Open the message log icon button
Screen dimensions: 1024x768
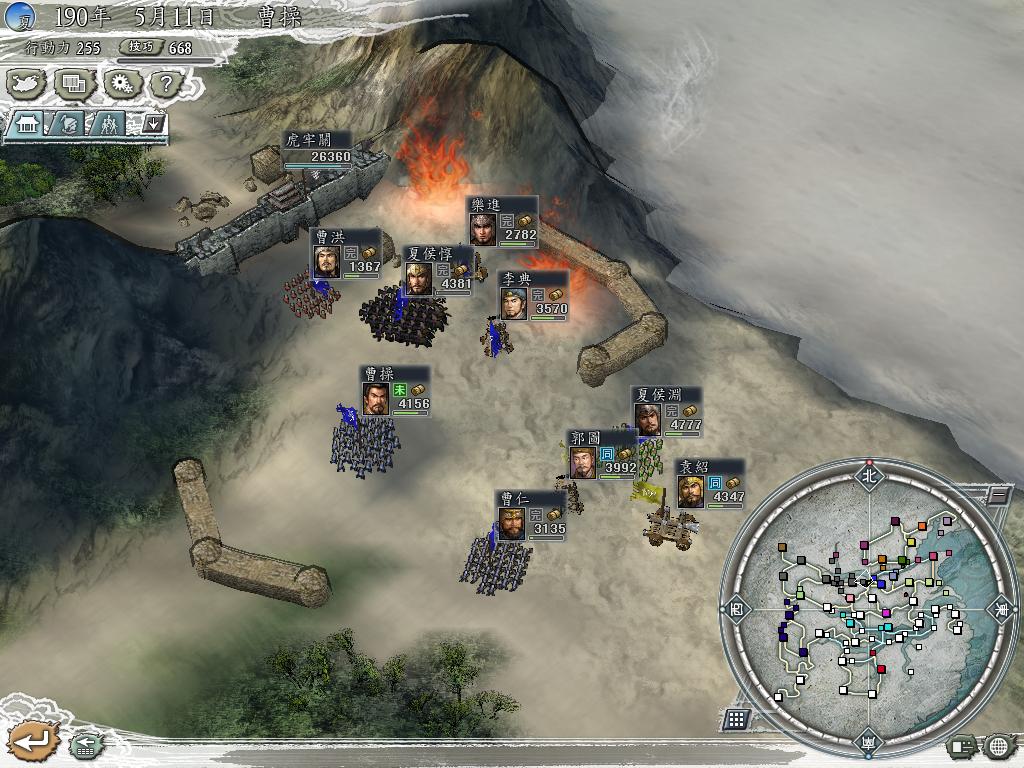click(962, 745)
